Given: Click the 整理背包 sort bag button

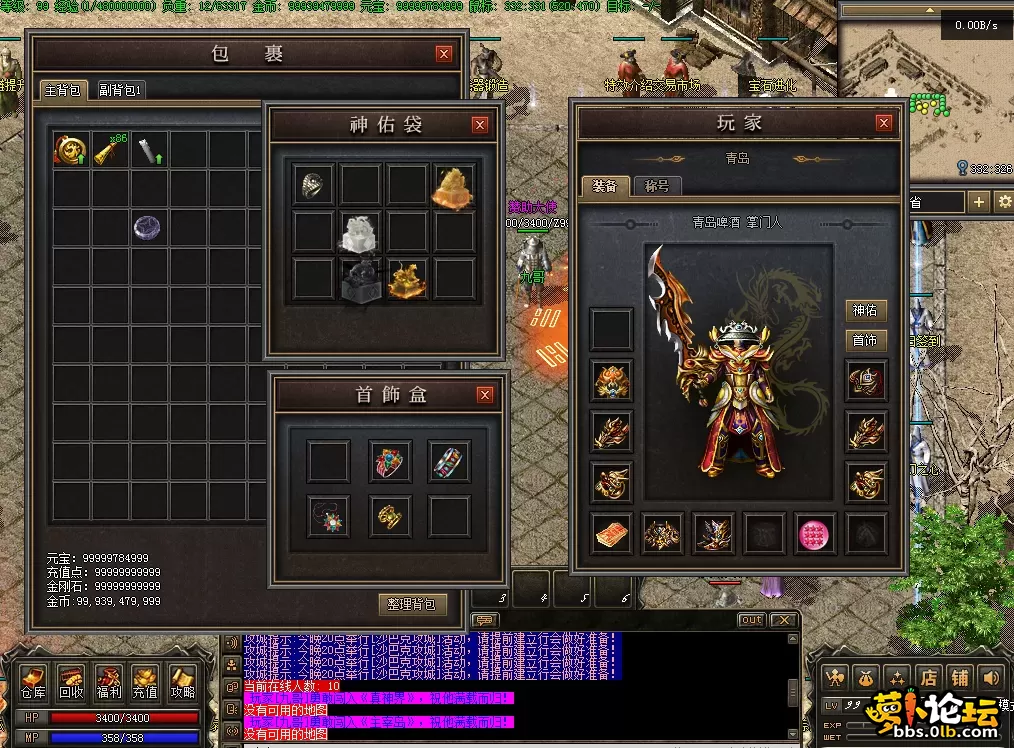Looking at the screenshot, I should click(x=413, y=604).
